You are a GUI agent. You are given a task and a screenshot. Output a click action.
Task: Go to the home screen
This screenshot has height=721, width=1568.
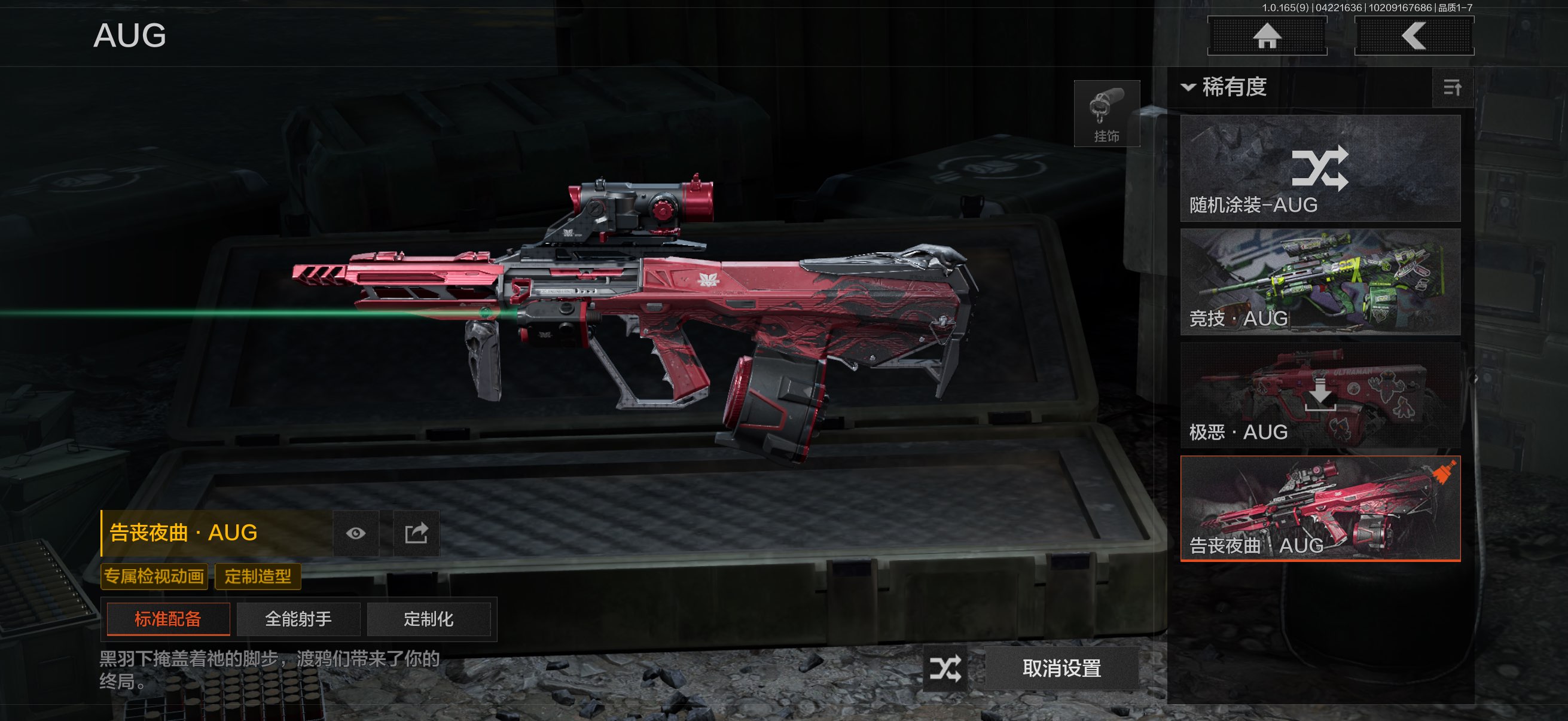coord(1267,36)
